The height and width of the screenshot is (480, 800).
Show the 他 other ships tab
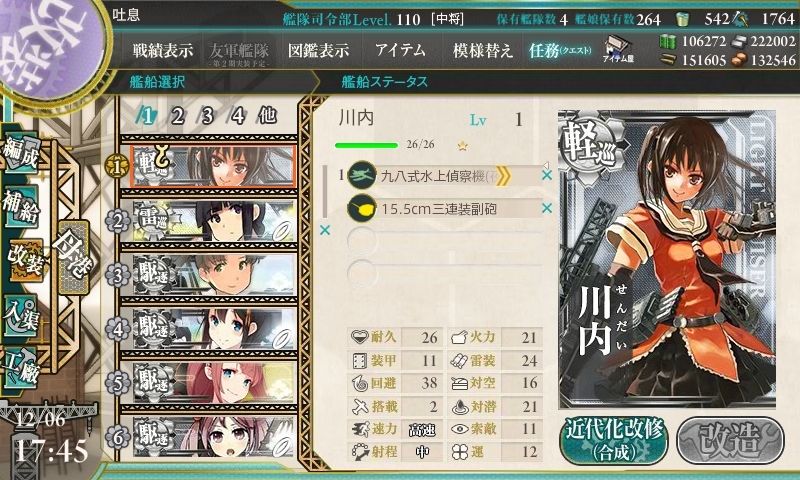click(267, 115)
